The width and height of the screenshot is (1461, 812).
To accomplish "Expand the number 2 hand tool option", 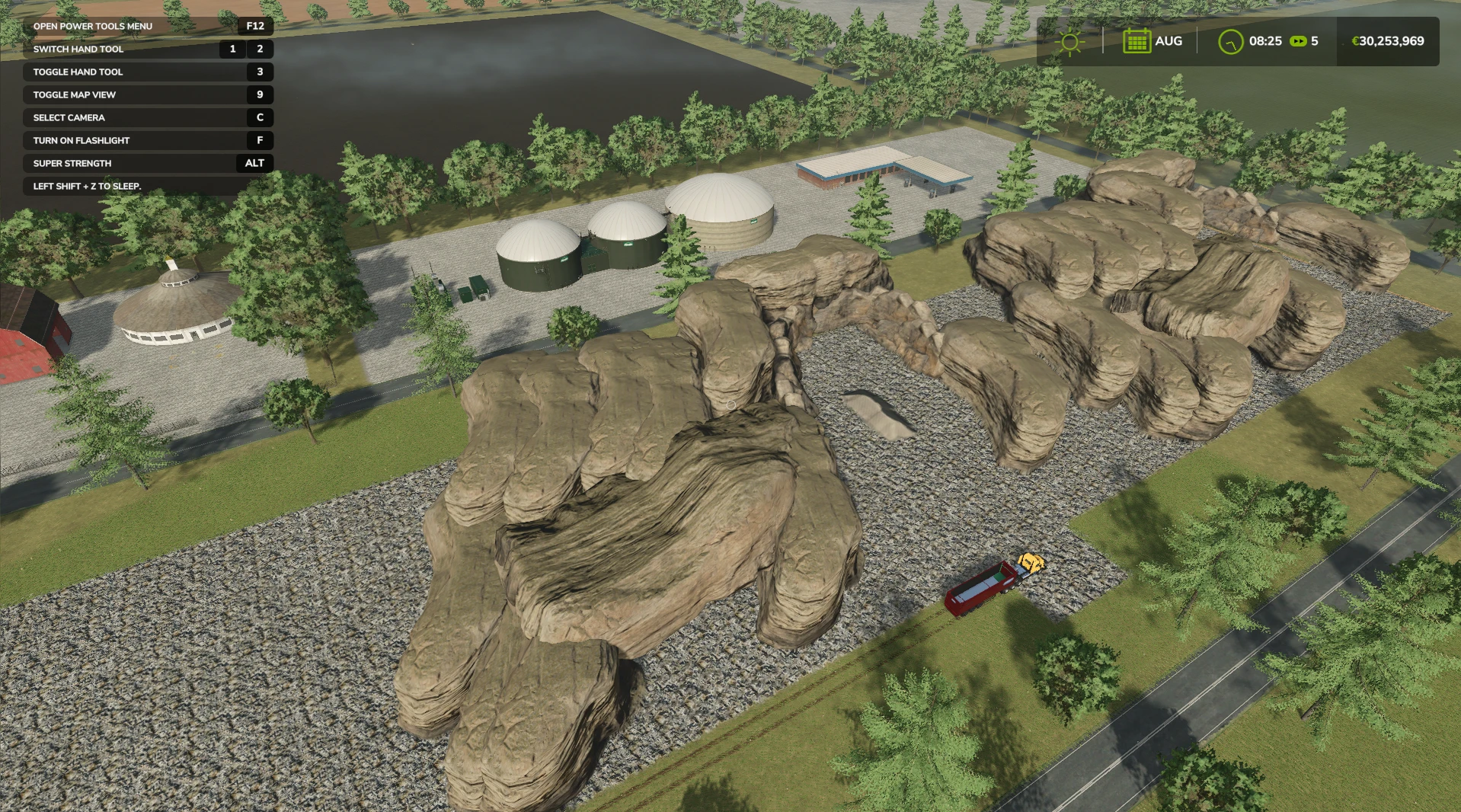I will [x=260, y=49].
